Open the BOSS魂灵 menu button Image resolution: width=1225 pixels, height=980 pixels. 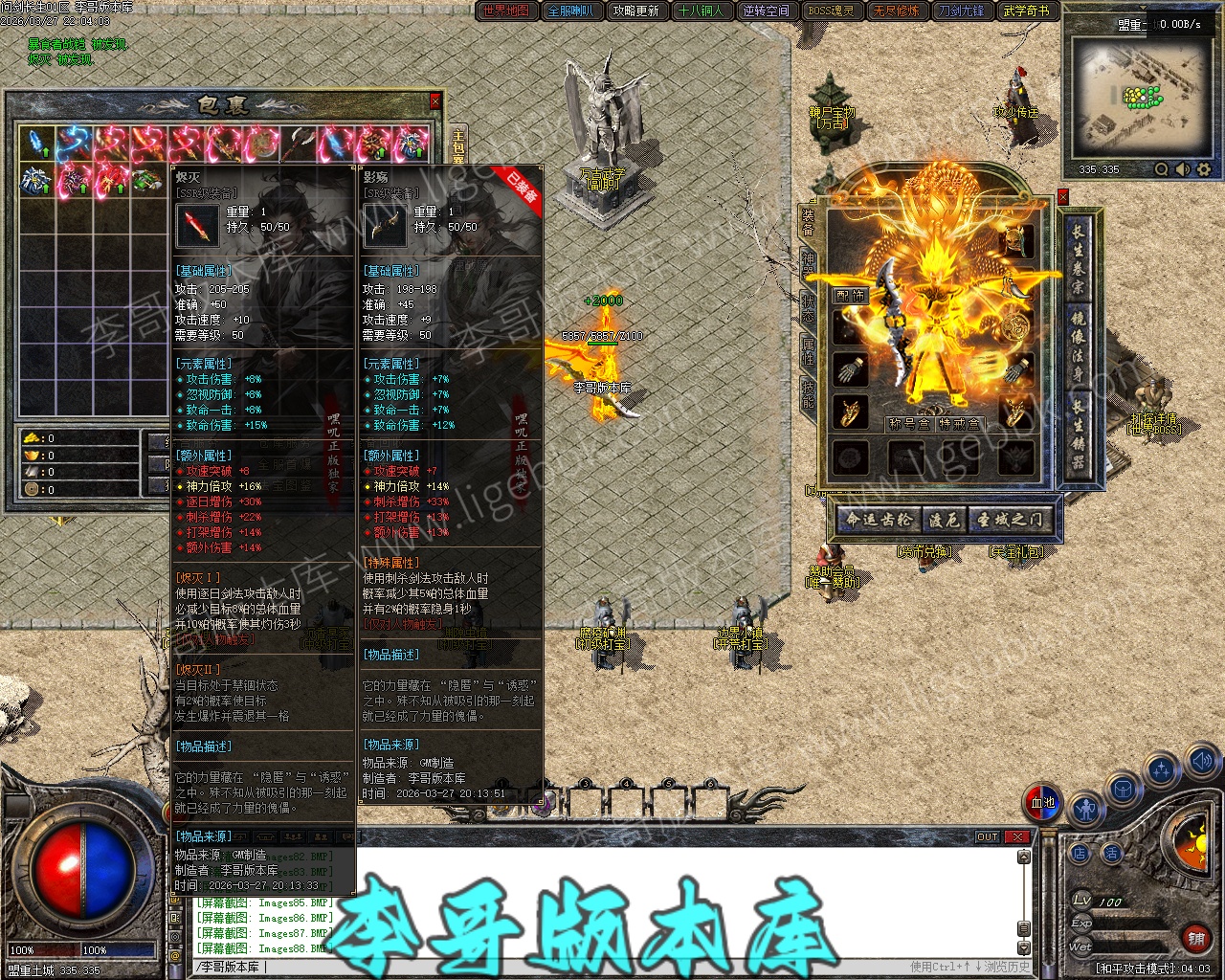click(831, 11)
